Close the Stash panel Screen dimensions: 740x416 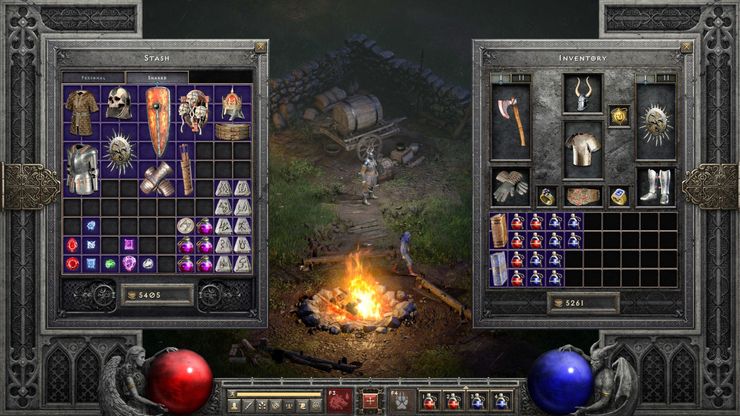pyautogui.click(x=260, y=47)
